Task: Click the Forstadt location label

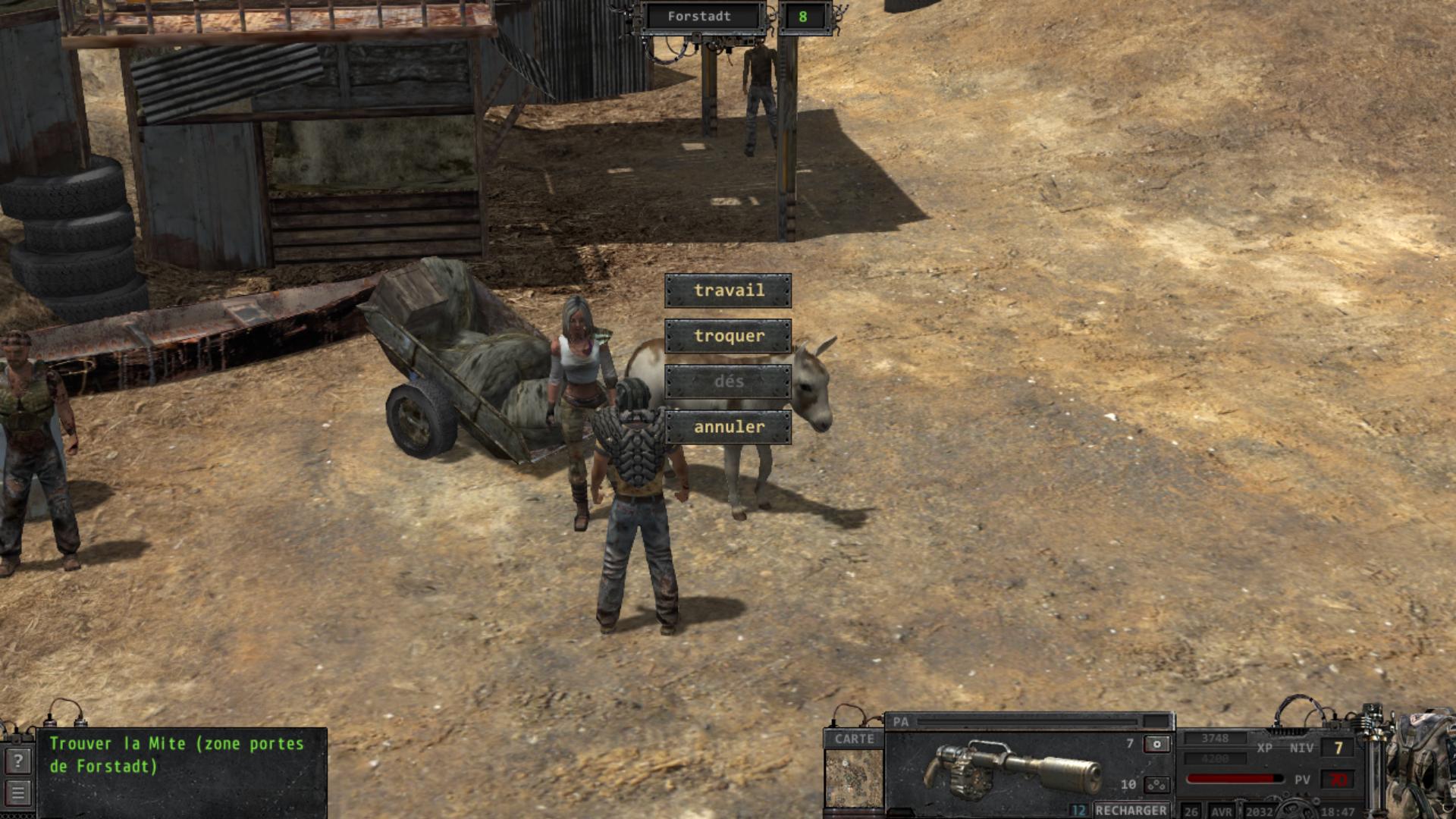Action: tap(699, 17)
